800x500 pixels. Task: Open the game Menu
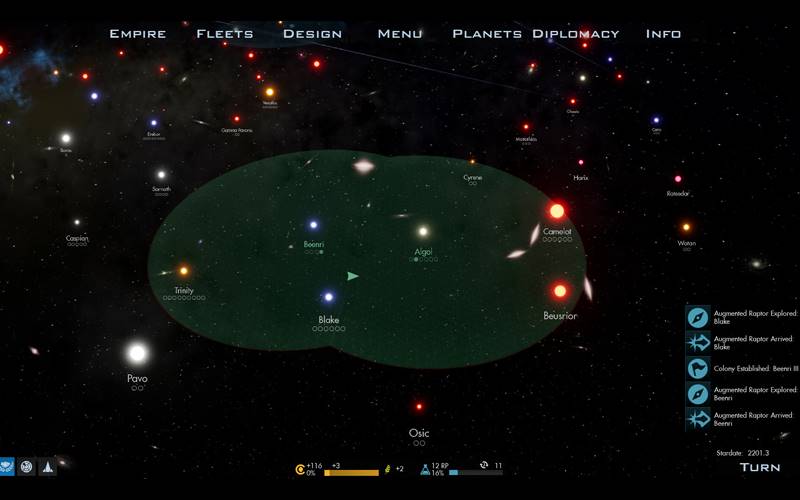pos(400,34)
